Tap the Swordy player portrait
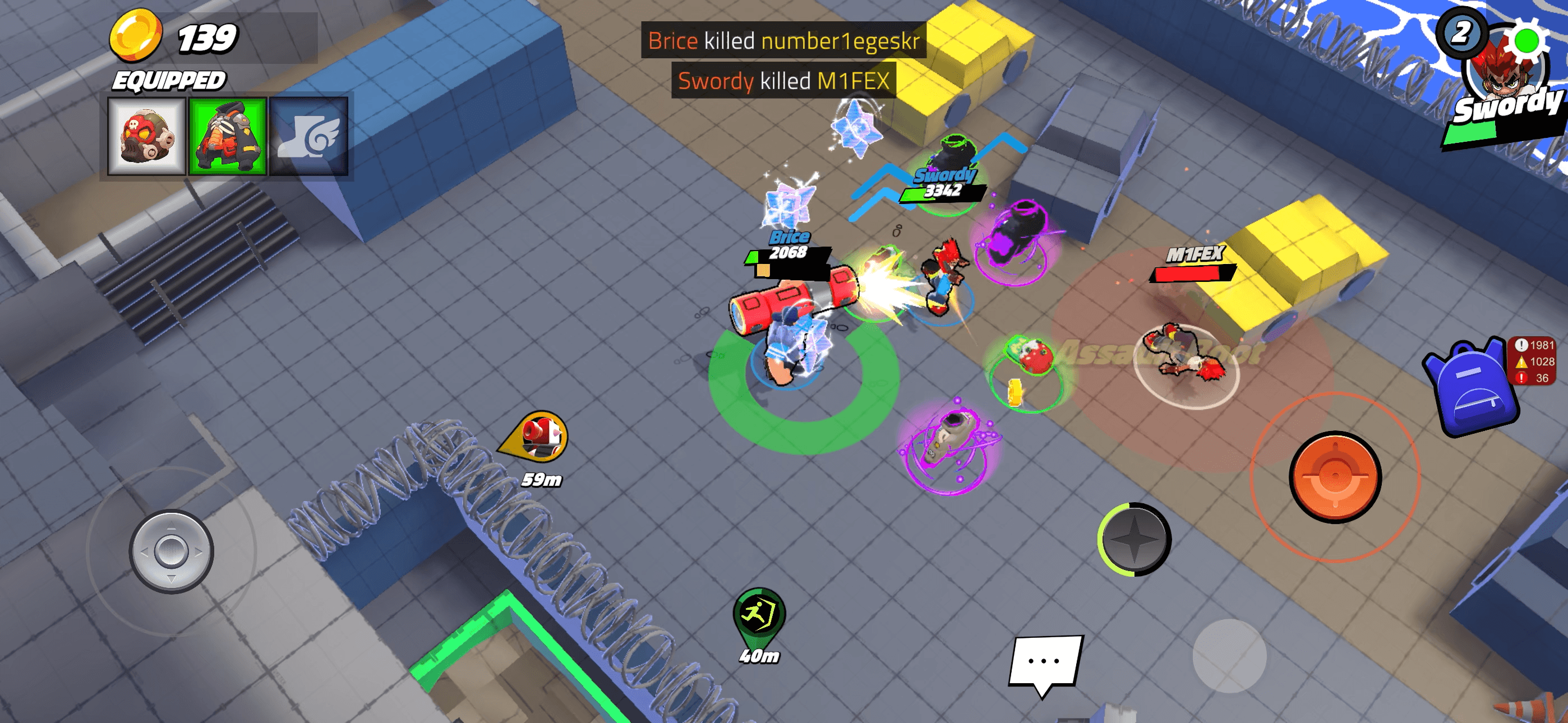 (1502, 79)
